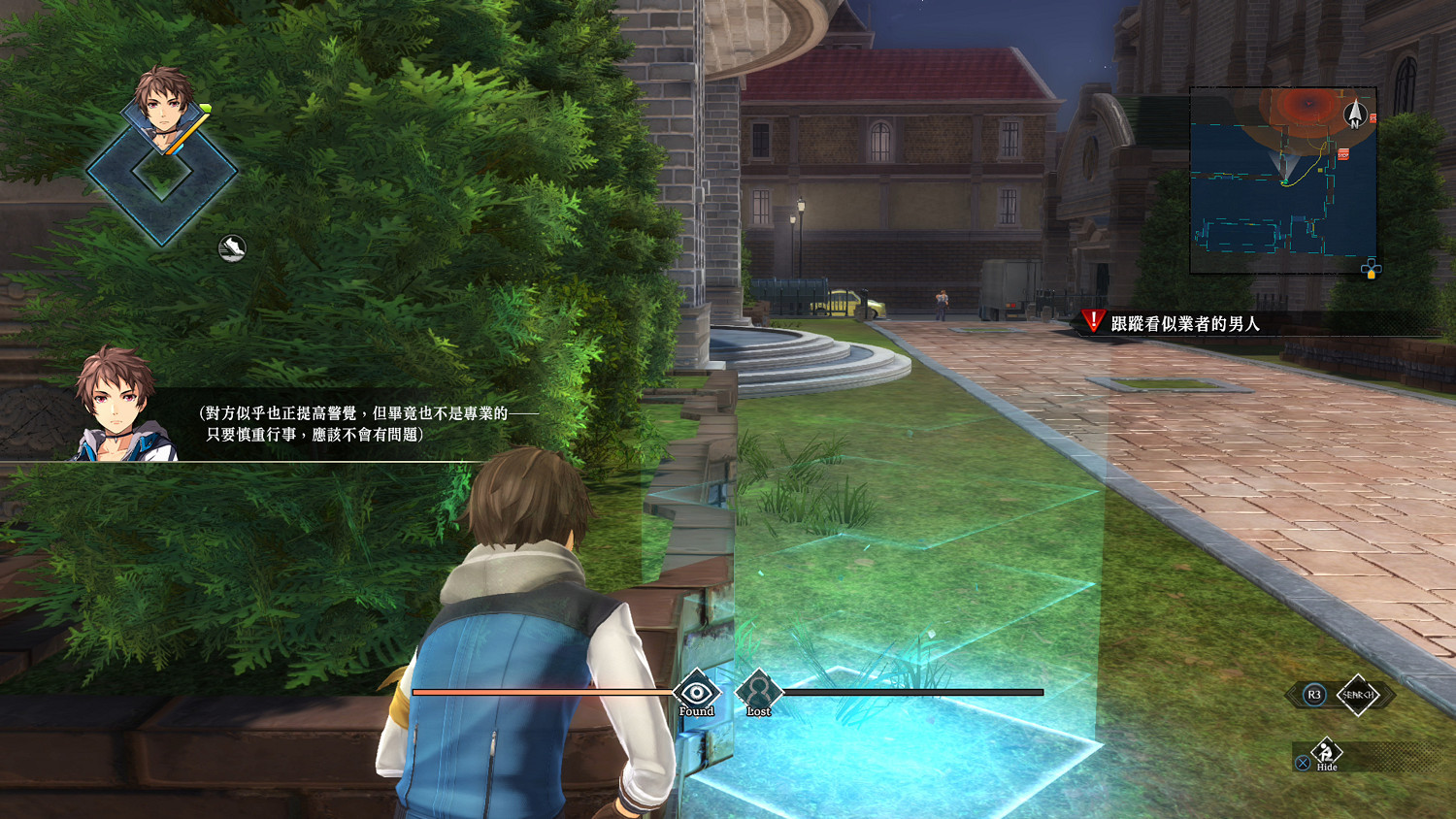This screenshot has height=819, width=1456.
Task: Toggle the Search action via the diamond prompt
Action: click(1359, 694)
